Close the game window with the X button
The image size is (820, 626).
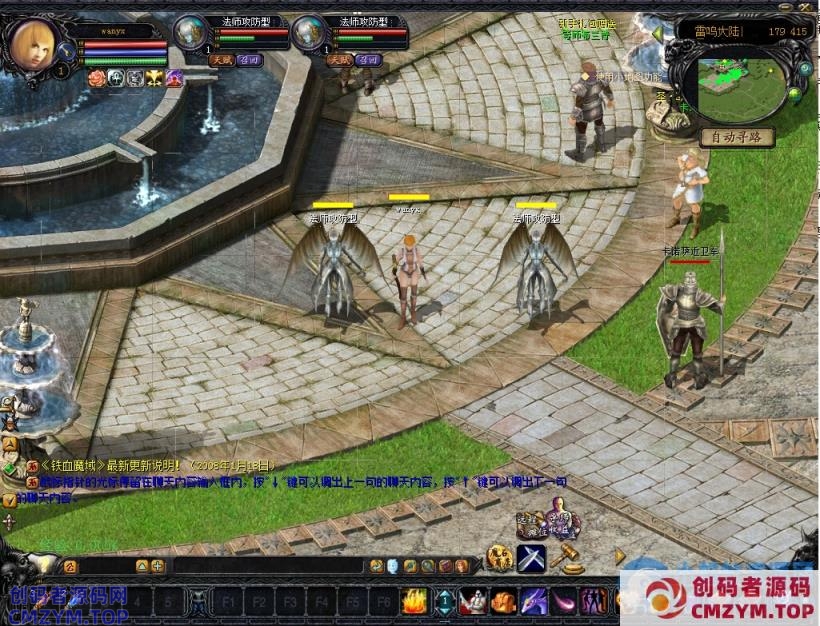coord(806,7)
